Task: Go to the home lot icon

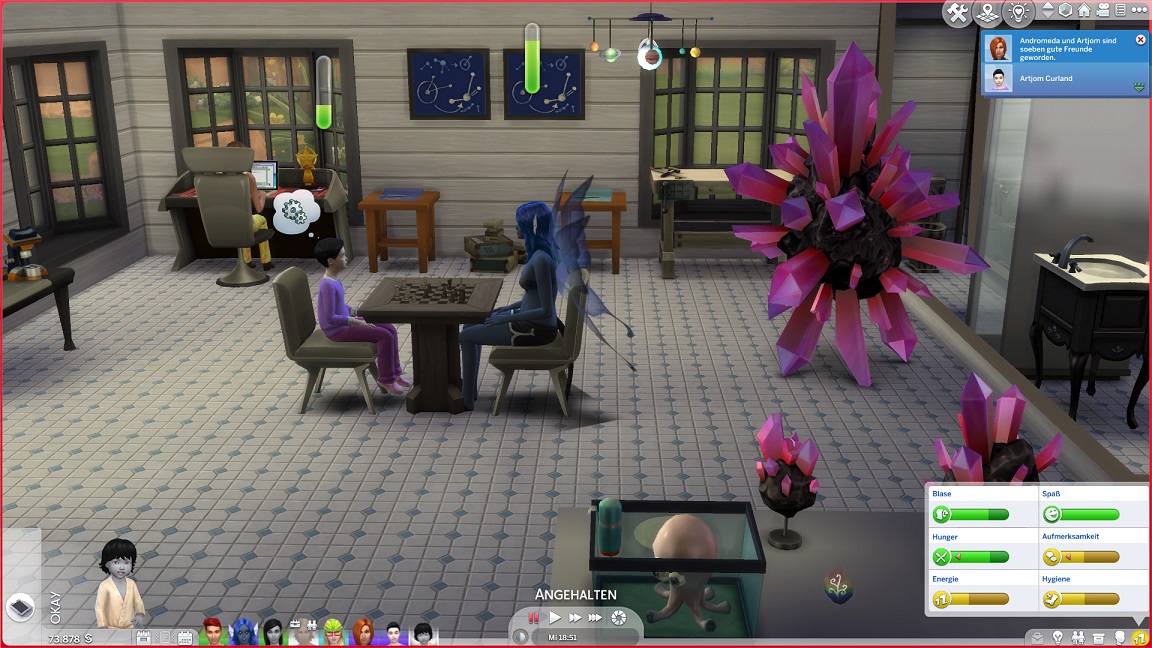Action: (1084, 11)
